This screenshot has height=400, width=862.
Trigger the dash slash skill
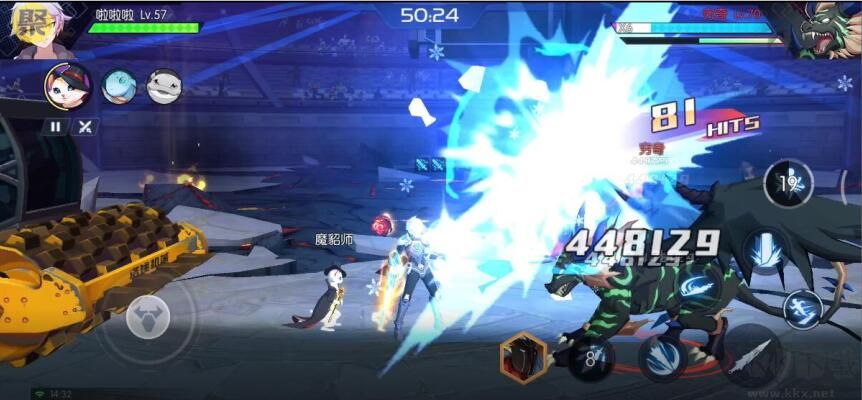[803, 309]
